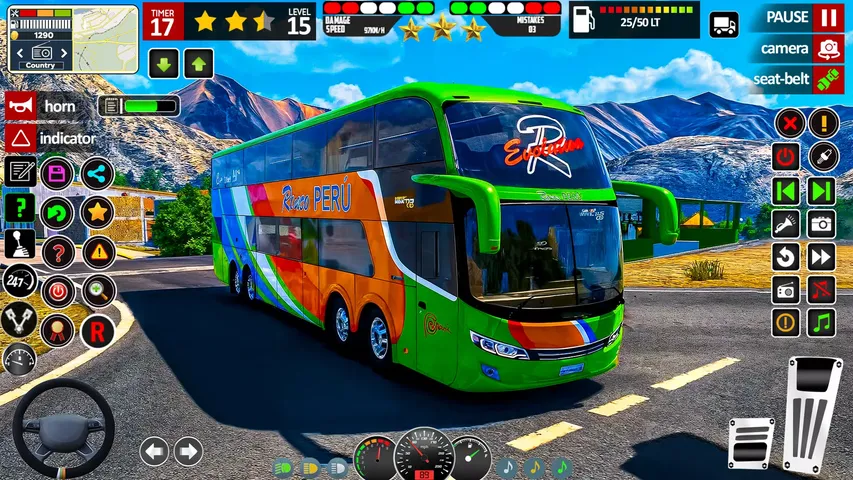This screenshot has width=853, height=480.
Task: Toggle the flashlight icon
Action: pos(787,224)
